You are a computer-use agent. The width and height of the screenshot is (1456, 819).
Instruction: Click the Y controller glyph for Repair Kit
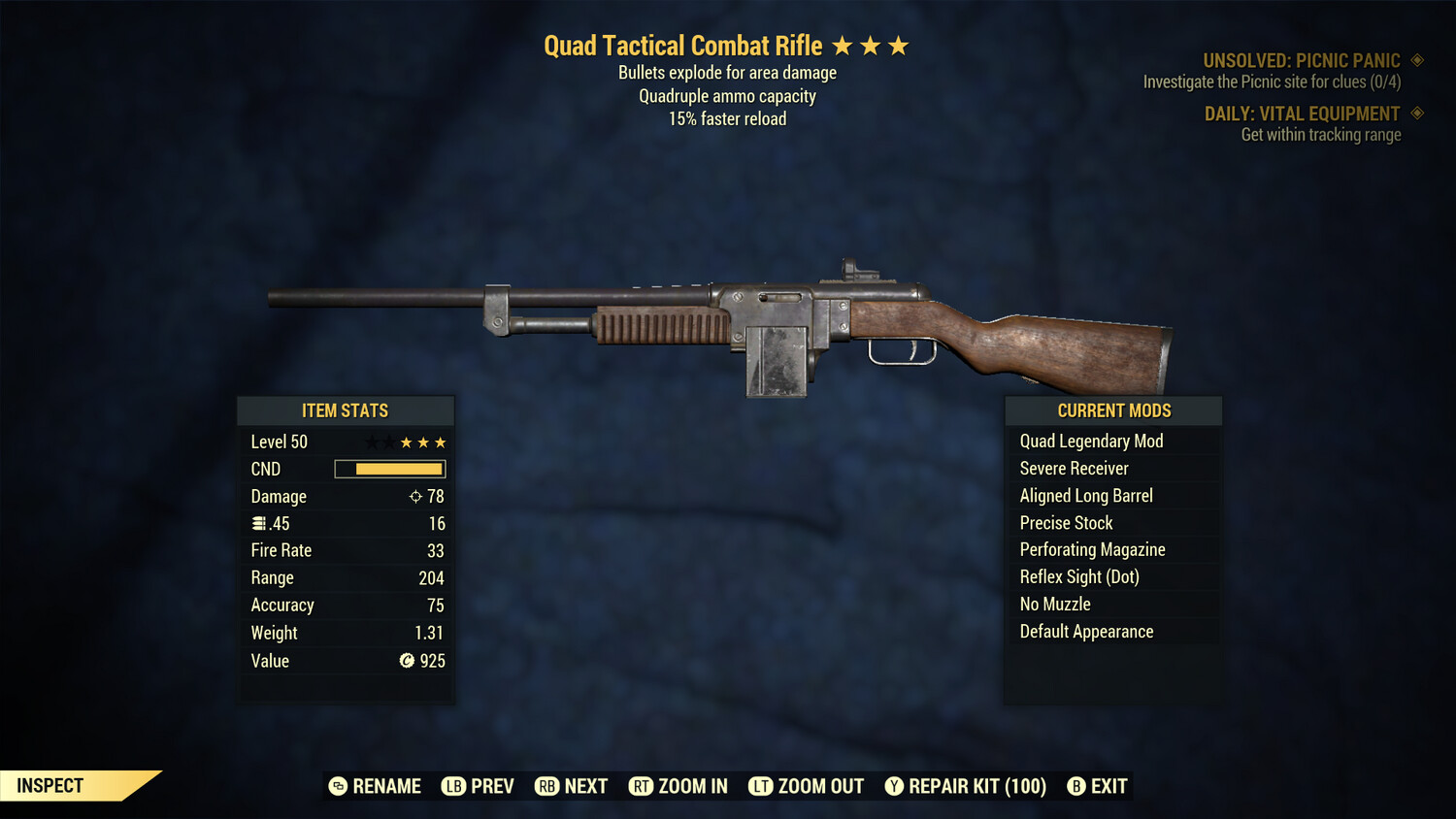(894, 786)
